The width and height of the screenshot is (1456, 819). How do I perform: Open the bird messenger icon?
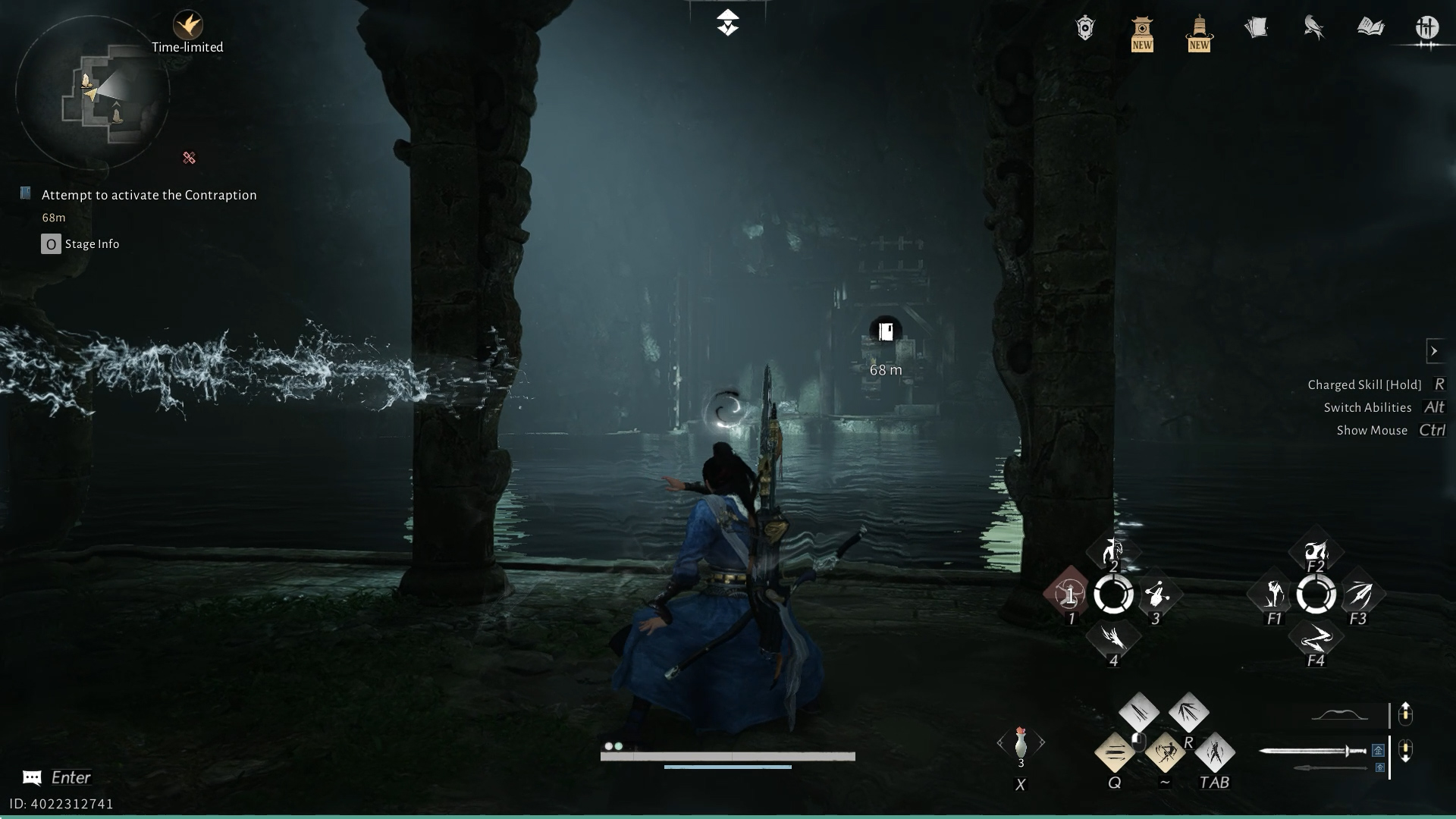pyautogui.click(x=1313, y=29)
